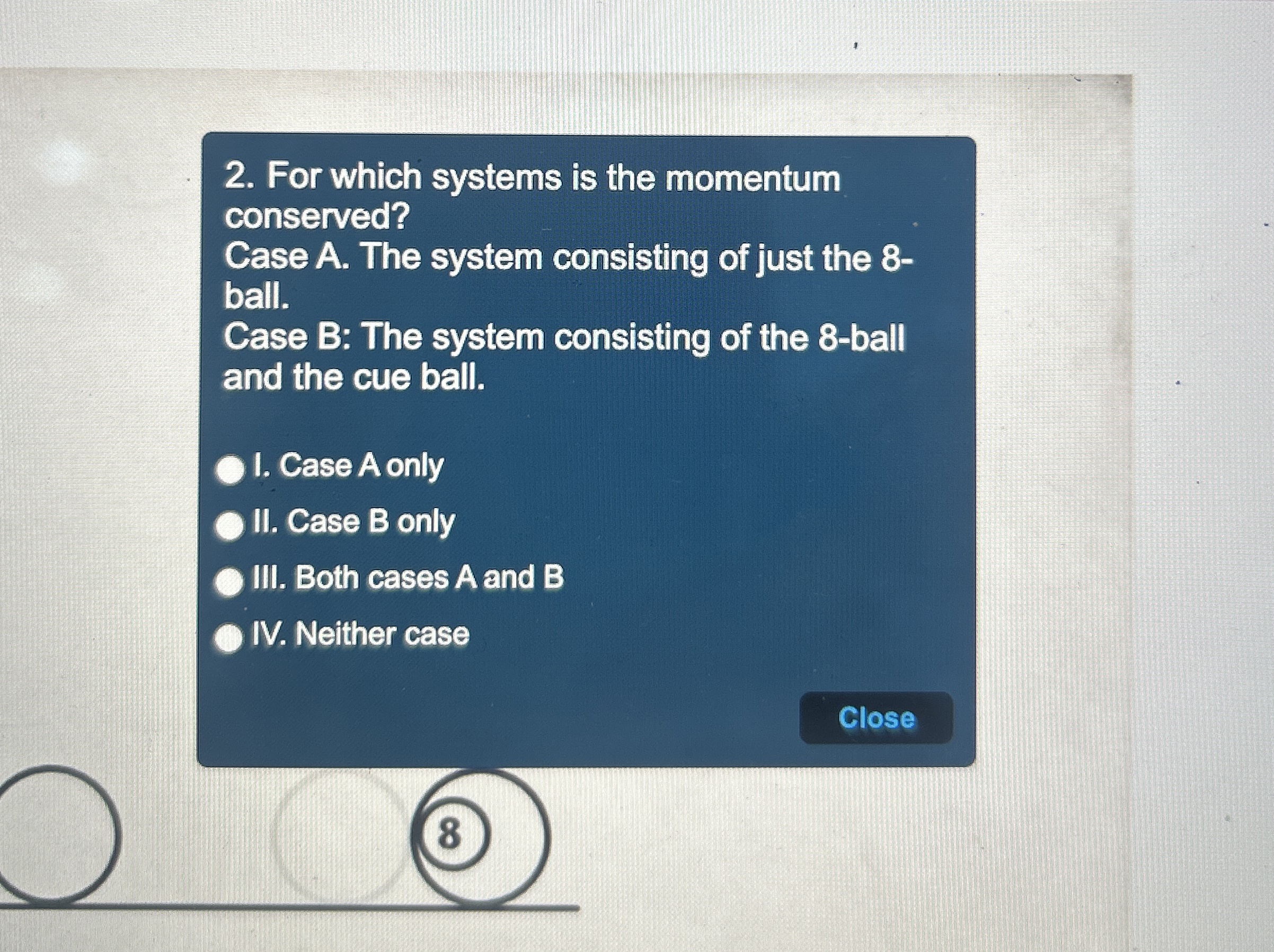Select radio button for Case A only
Screen dimensions: 1274x952
coord(230,469)
